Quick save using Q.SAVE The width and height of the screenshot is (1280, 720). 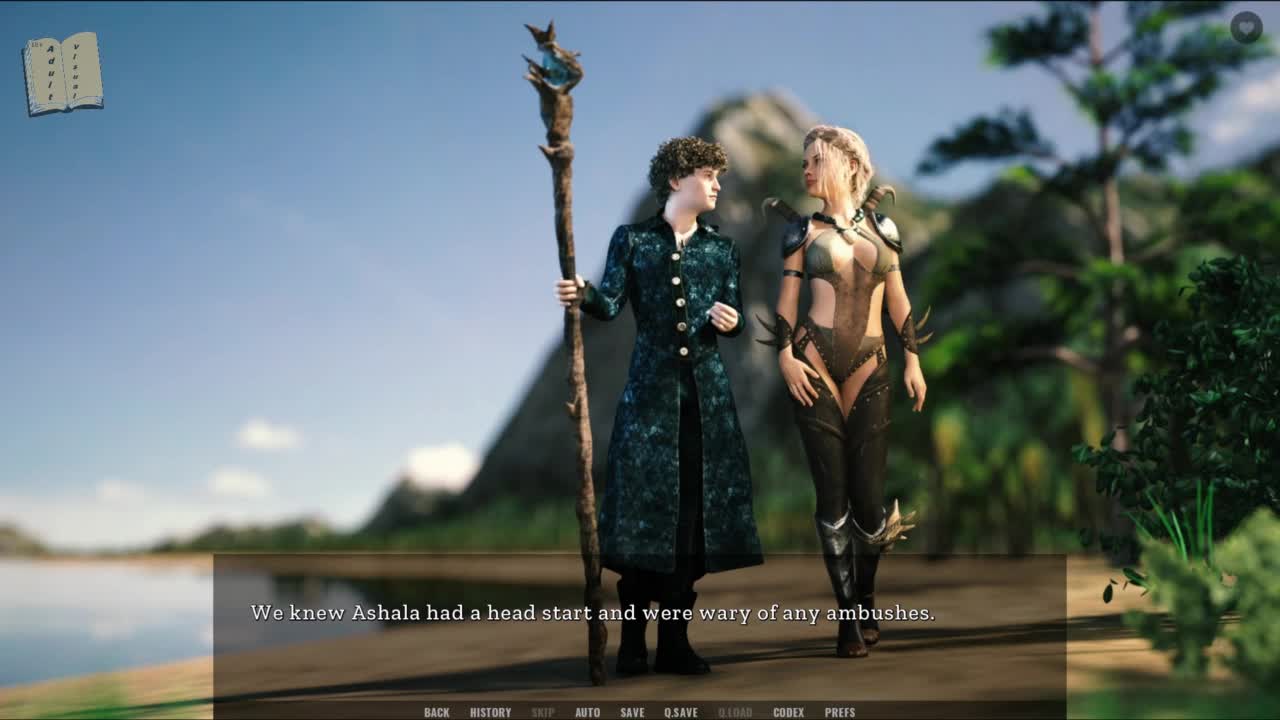(681, 712)
